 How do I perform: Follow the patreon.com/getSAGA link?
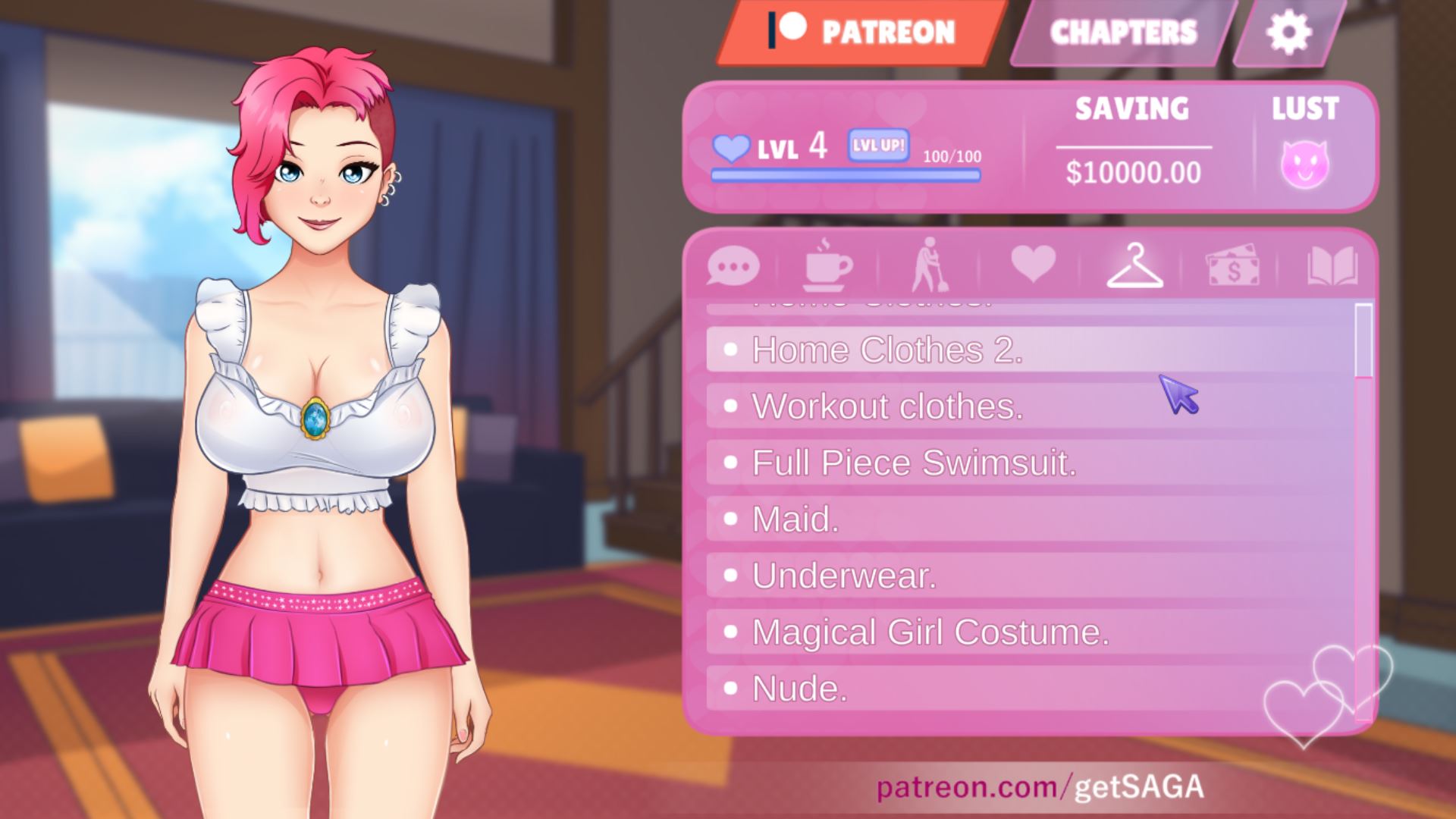click(1040, 786)
